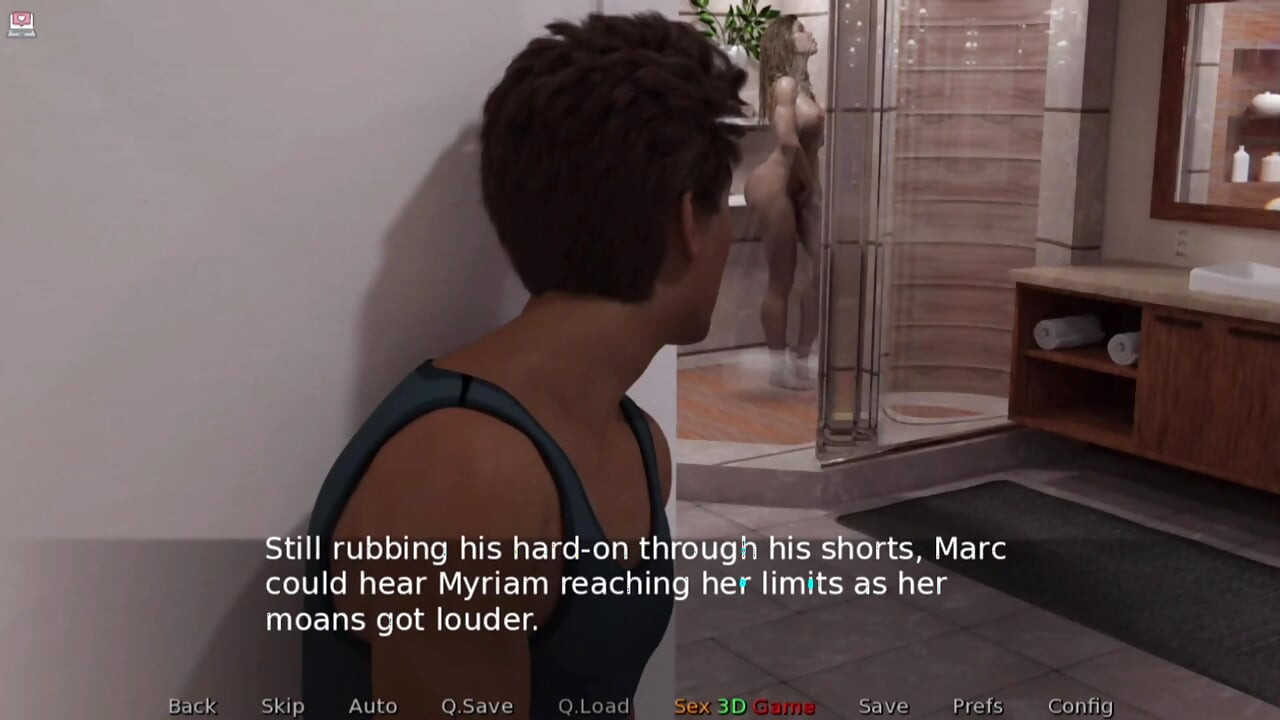Click the narration text box to advance
This screenshot has height=720, width=1280.
point(633,584)
